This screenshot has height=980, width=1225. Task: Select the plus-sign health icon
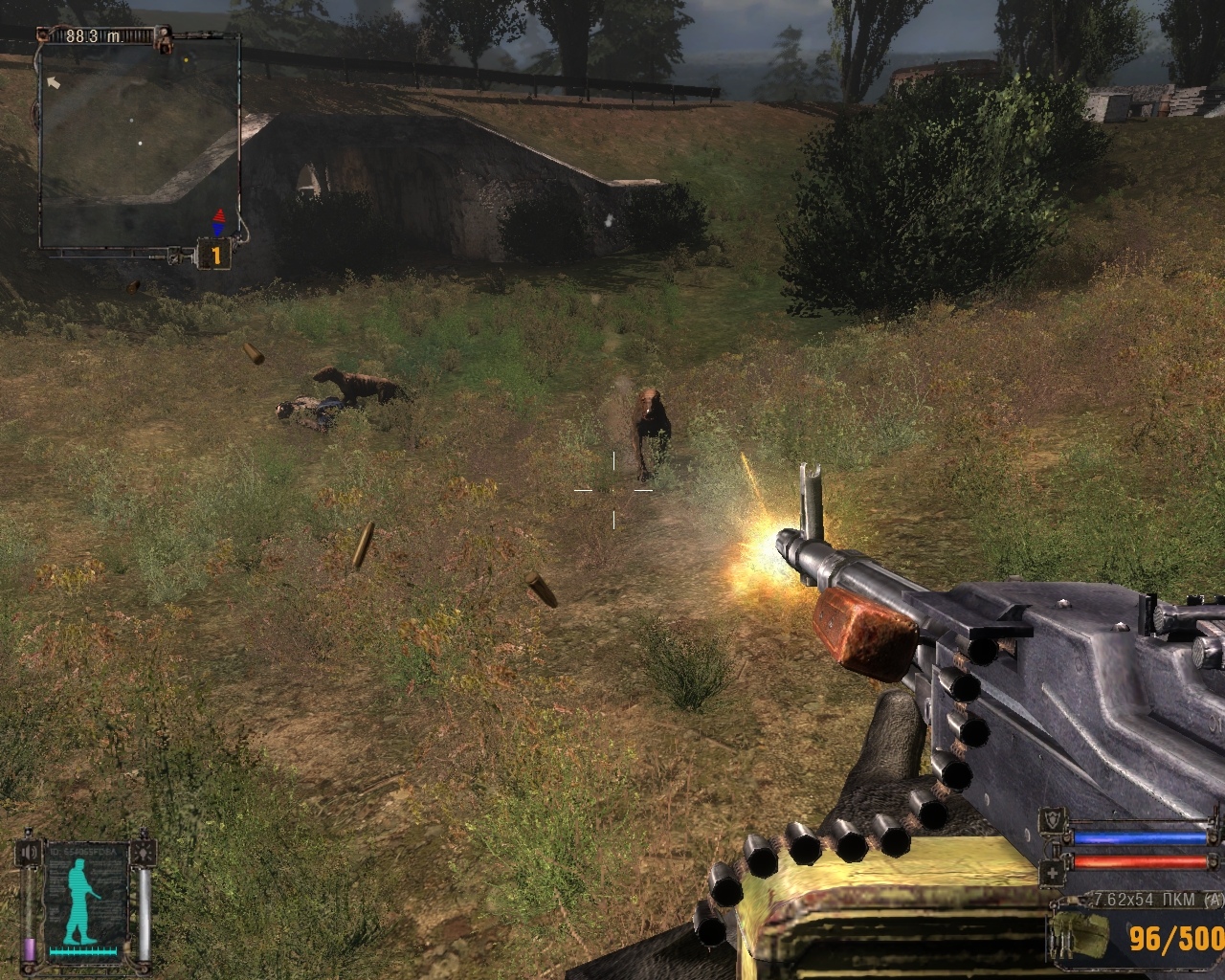(x=1054, y=872)
